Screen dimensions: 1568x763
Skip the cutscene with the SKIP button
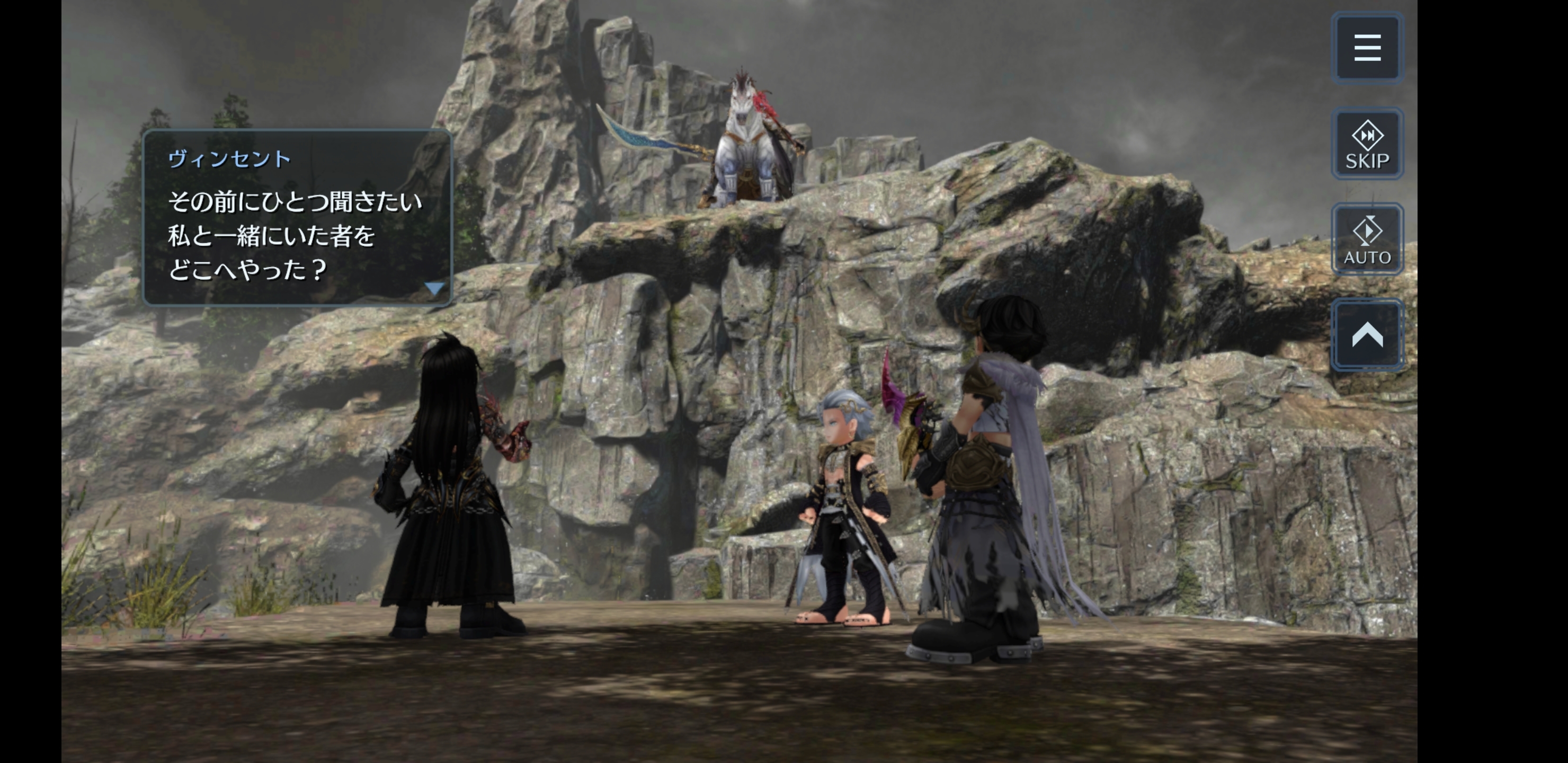pyautogui.click(x=1367, y=144)
